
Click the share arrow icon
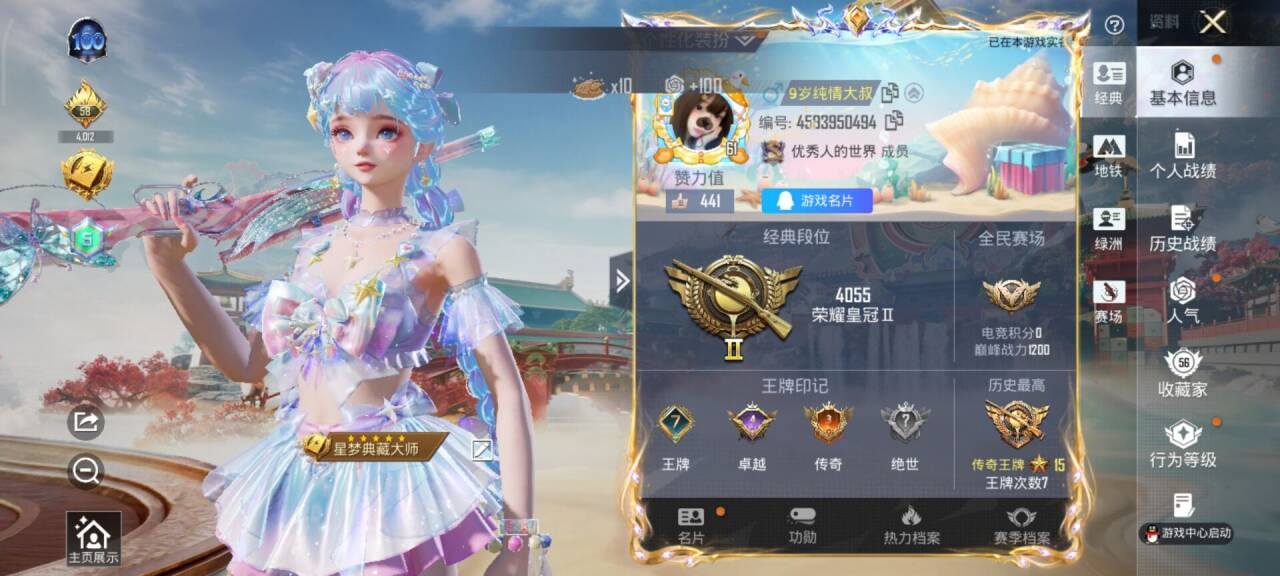[x=86, y=422]
